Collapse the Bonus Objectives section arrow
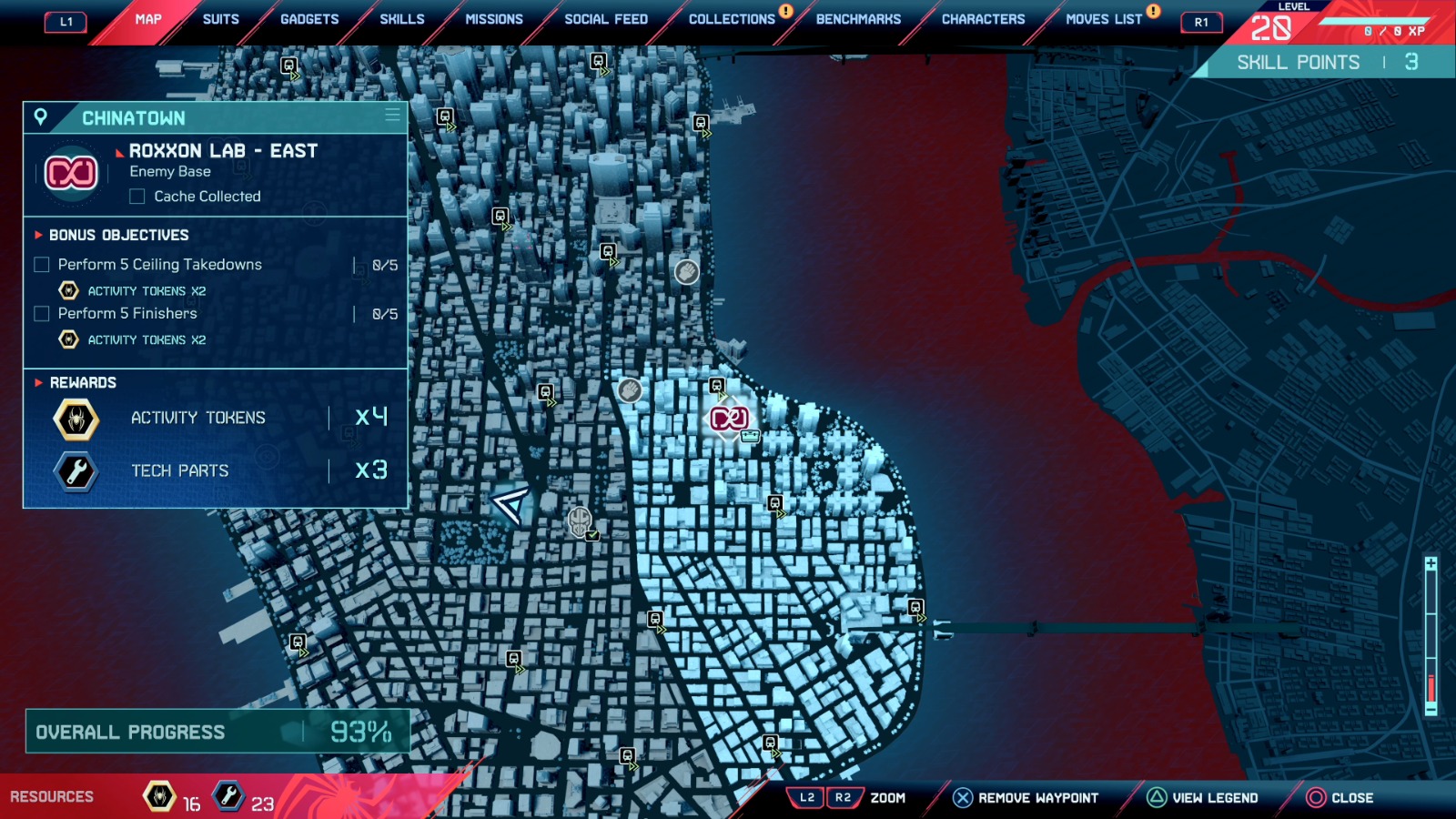This screenshot has width=1456, height=819. click(37, 235)
